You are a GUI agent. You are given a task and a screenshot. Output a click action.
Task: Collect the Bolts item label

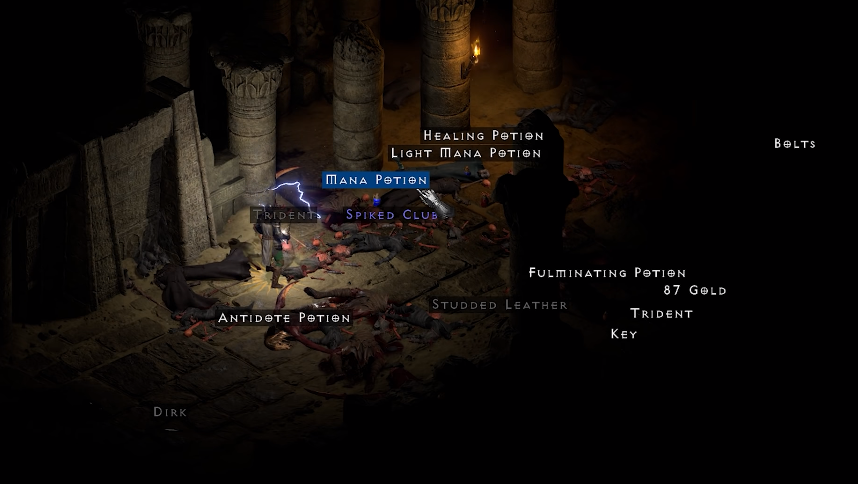(795, 144)
